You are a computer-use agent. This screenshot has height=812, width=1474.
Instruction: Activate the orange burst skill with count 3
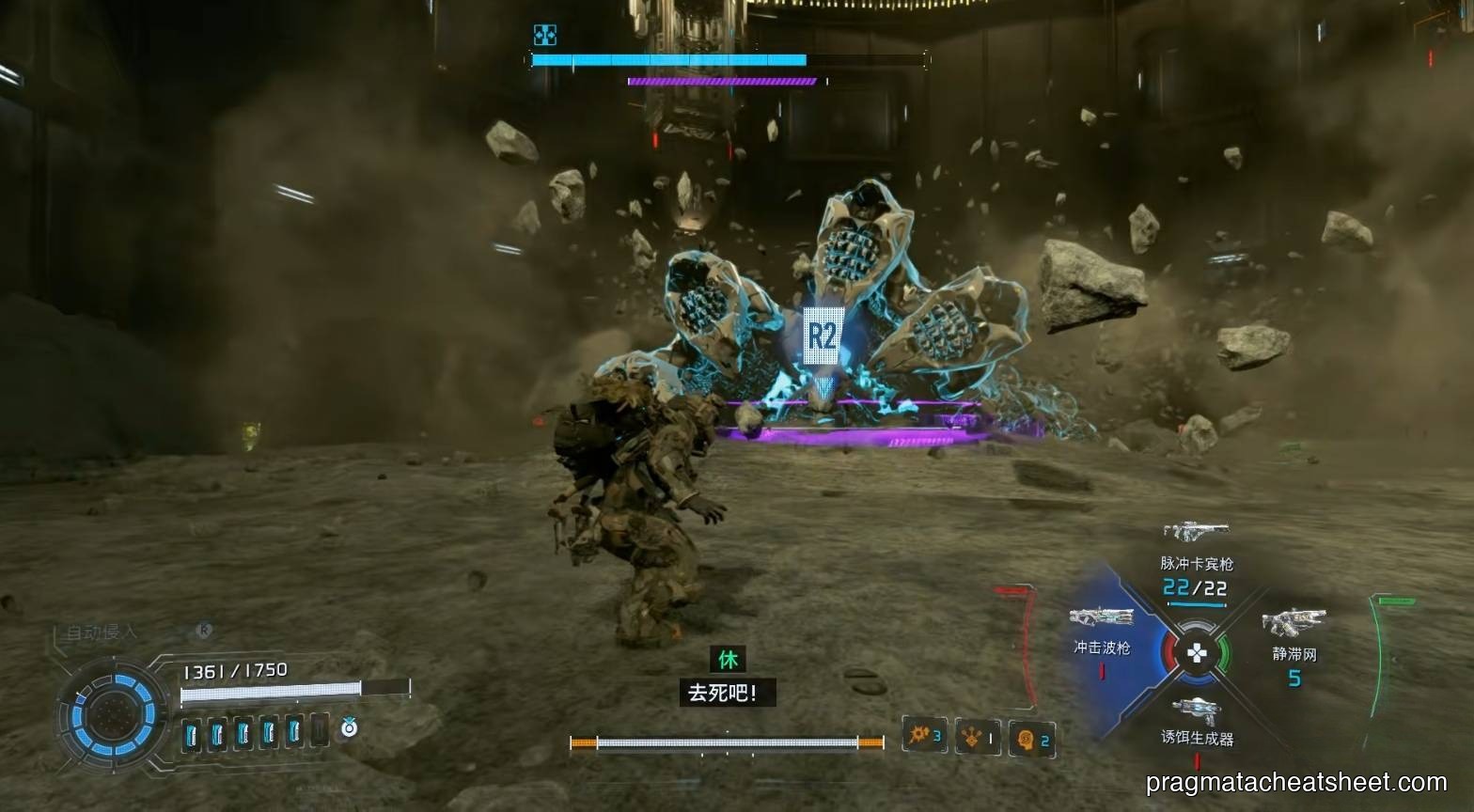click(924, 735)
